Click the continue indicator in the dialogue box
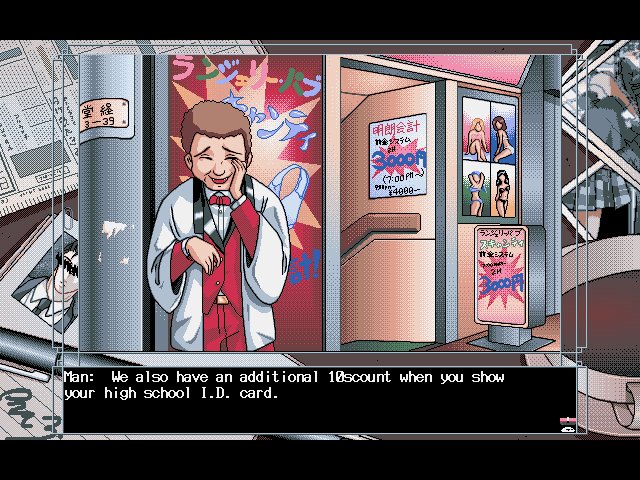The width and height of the screenshot is (640, 480). tap(566, 424)
